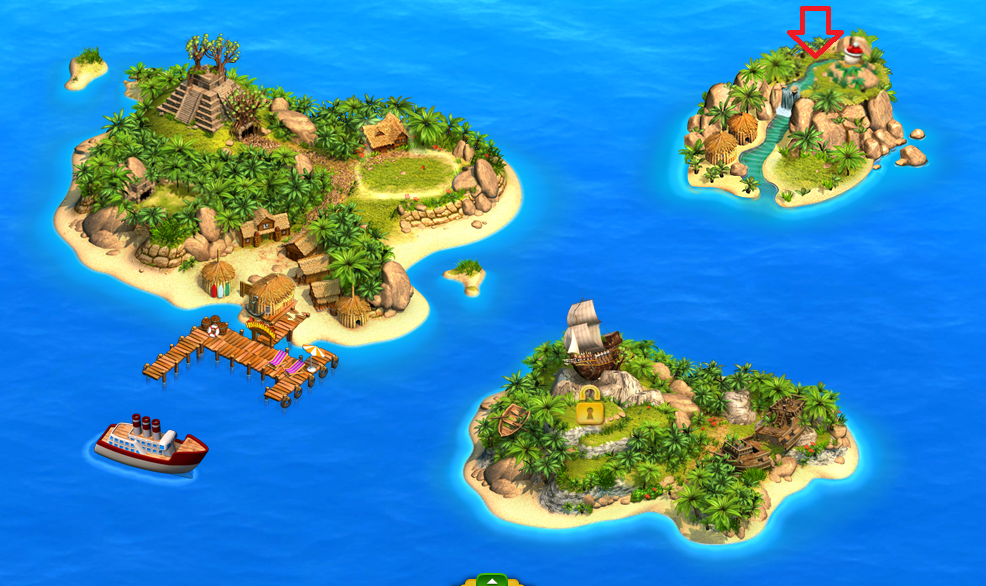This screenshot has height=586, width=986.
Task: Choose the large island with the stone pyramid
Action: 290,190
